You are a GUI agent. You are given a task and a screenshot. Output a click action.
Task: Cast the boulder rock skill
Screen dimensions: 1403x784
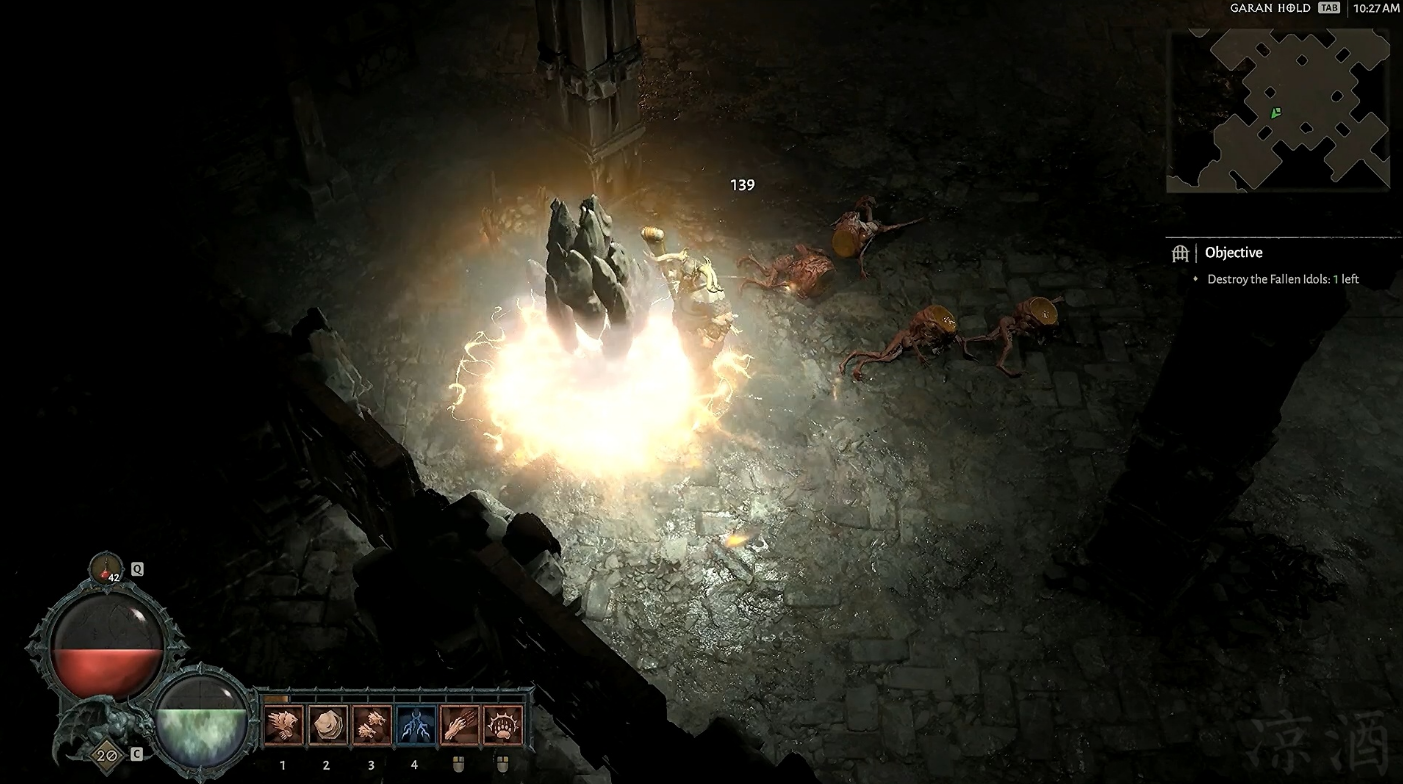click(327, 725)
